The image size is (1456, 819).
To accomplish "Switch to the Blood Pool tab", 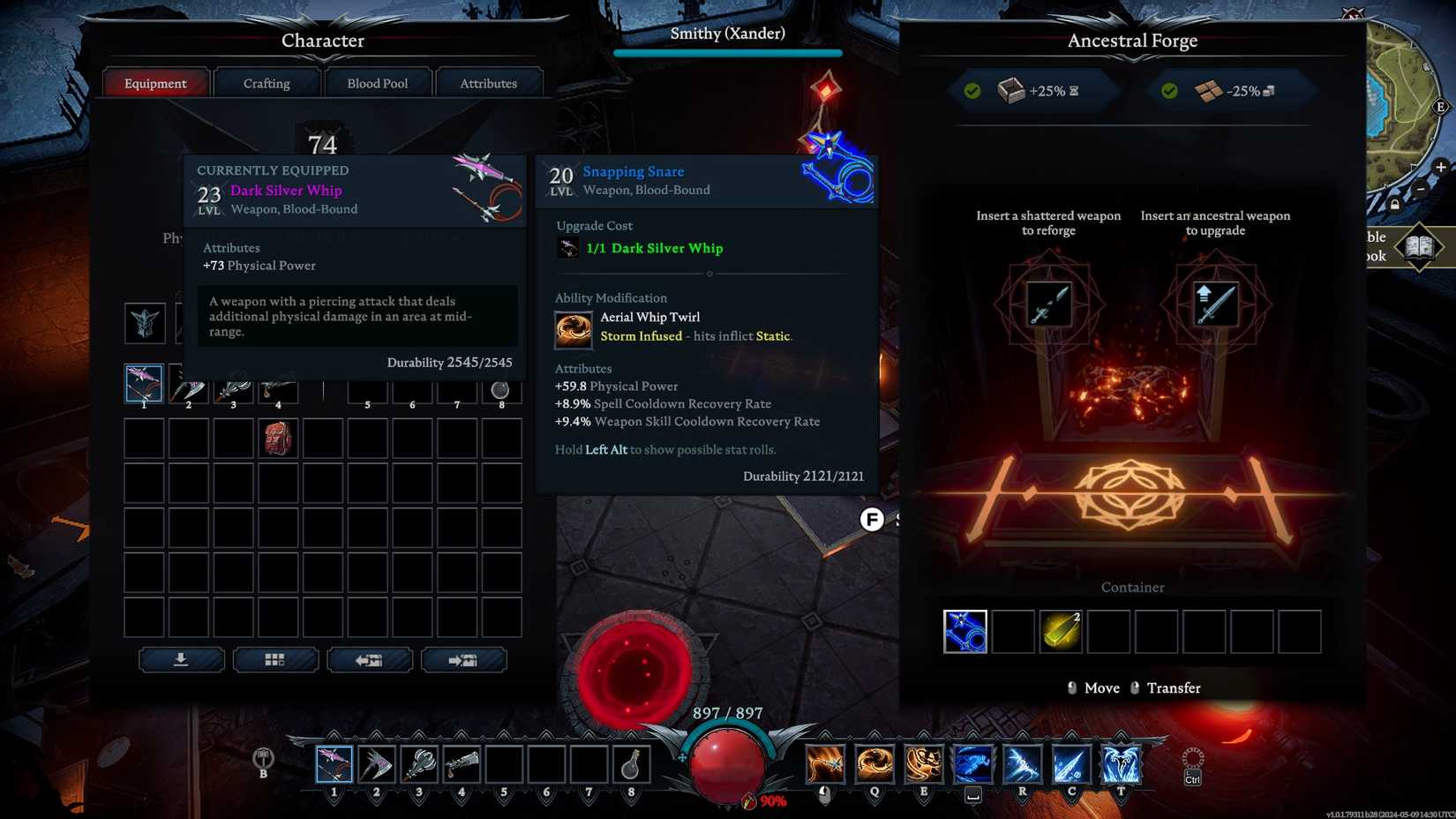I will pos(378,82).
